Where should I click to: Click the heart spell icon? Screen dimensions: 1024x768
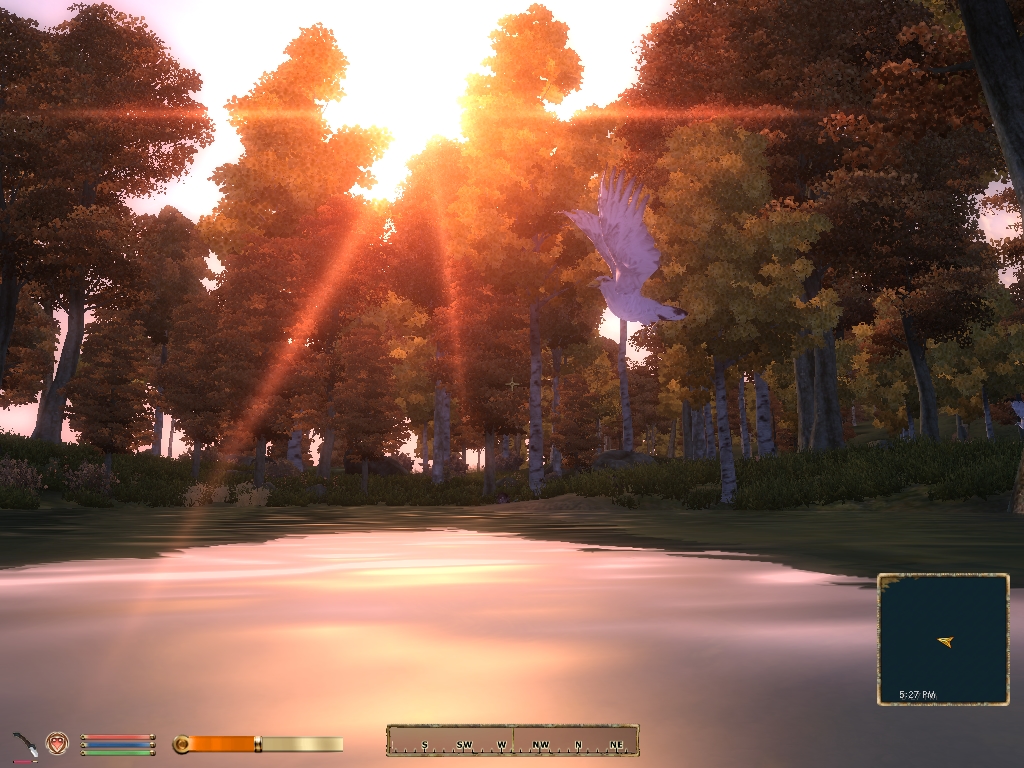(x=57, y=743)
